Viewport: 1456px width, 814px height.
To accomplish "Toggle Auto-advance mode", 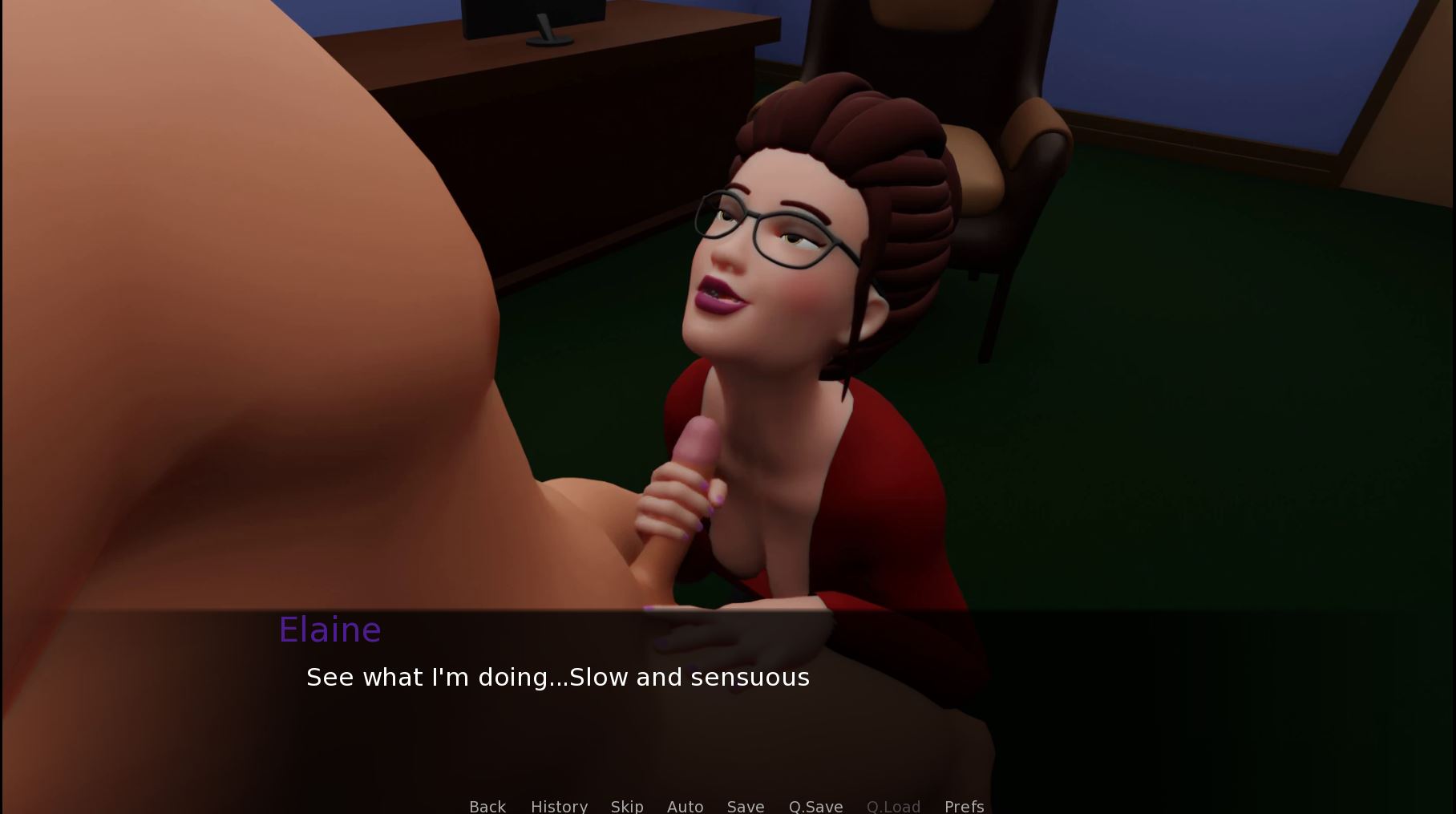I will [x=685, y=805].
